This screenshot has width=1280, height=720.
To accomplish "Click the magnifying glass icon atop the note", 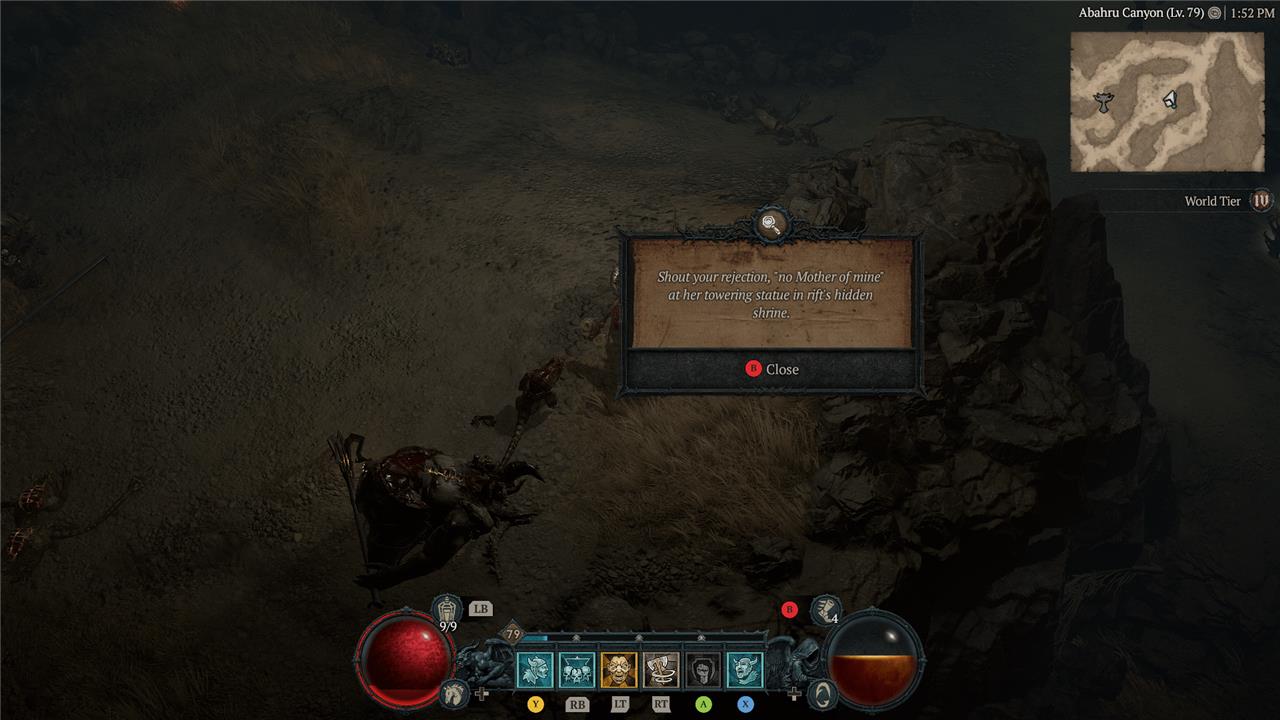I will tap(771, 224).
